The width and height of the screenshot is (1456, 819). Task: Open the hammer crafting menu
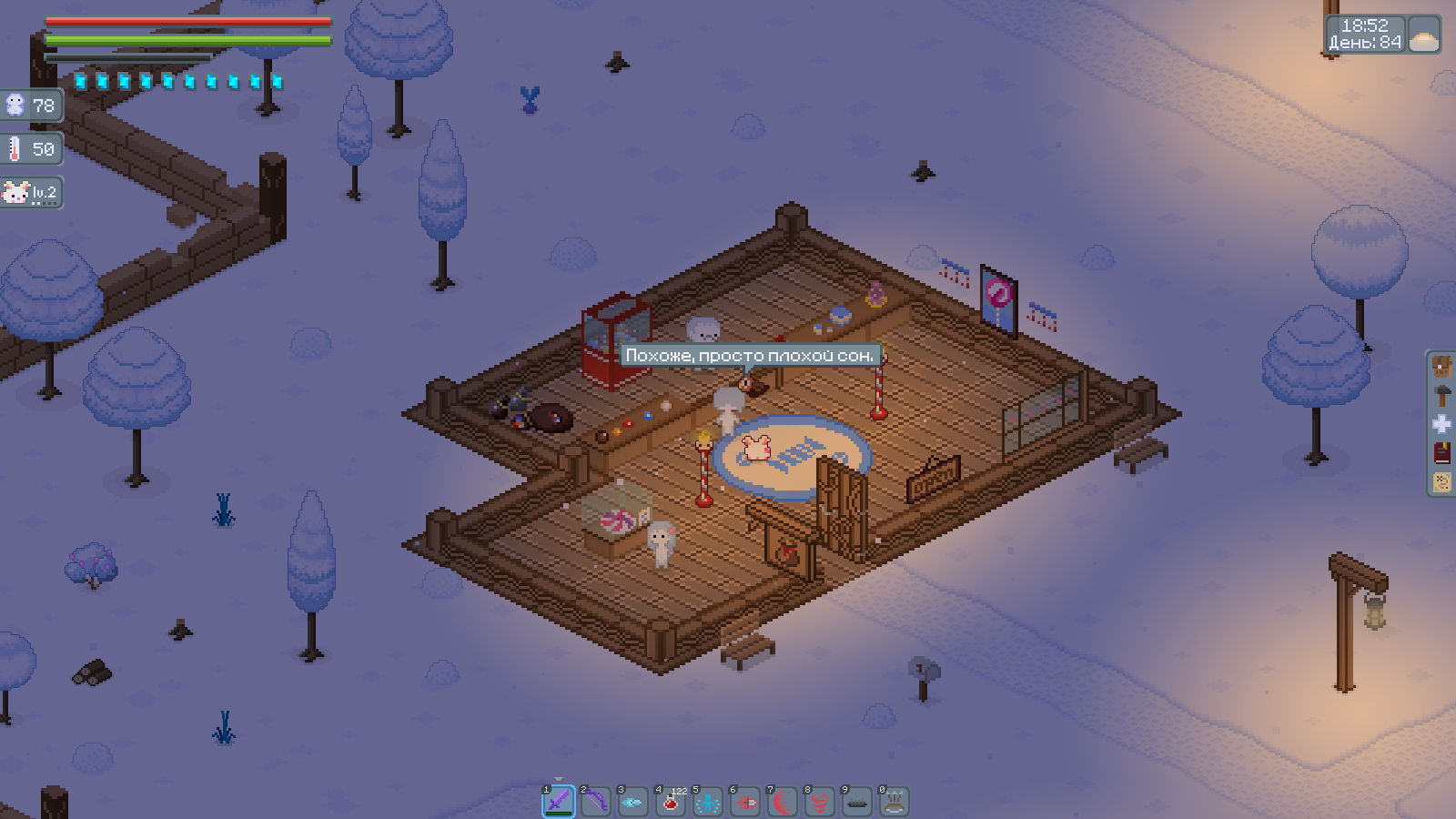pos(1442,396)
